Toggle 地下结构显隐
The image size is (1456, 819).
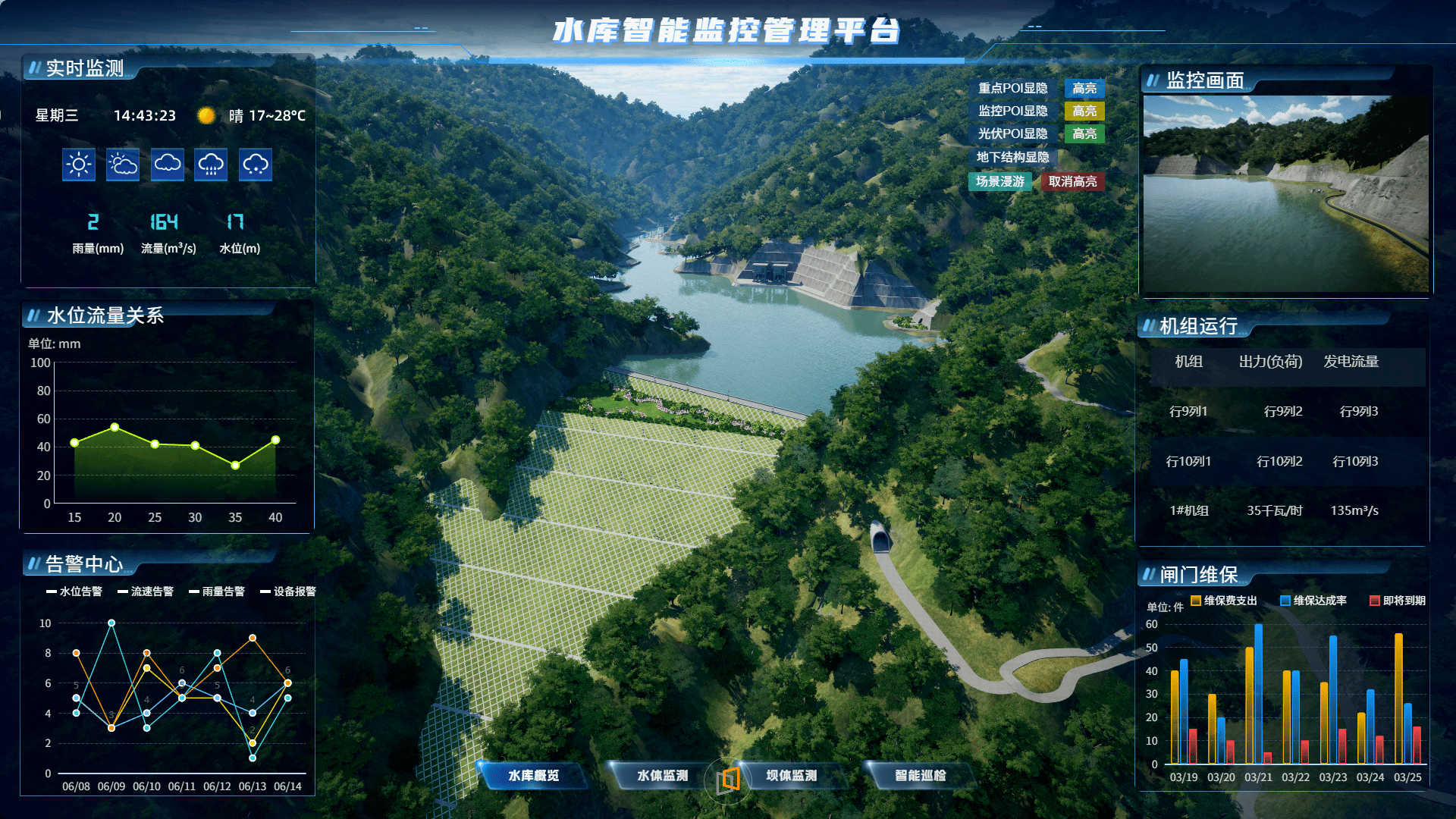[1012, 158]
